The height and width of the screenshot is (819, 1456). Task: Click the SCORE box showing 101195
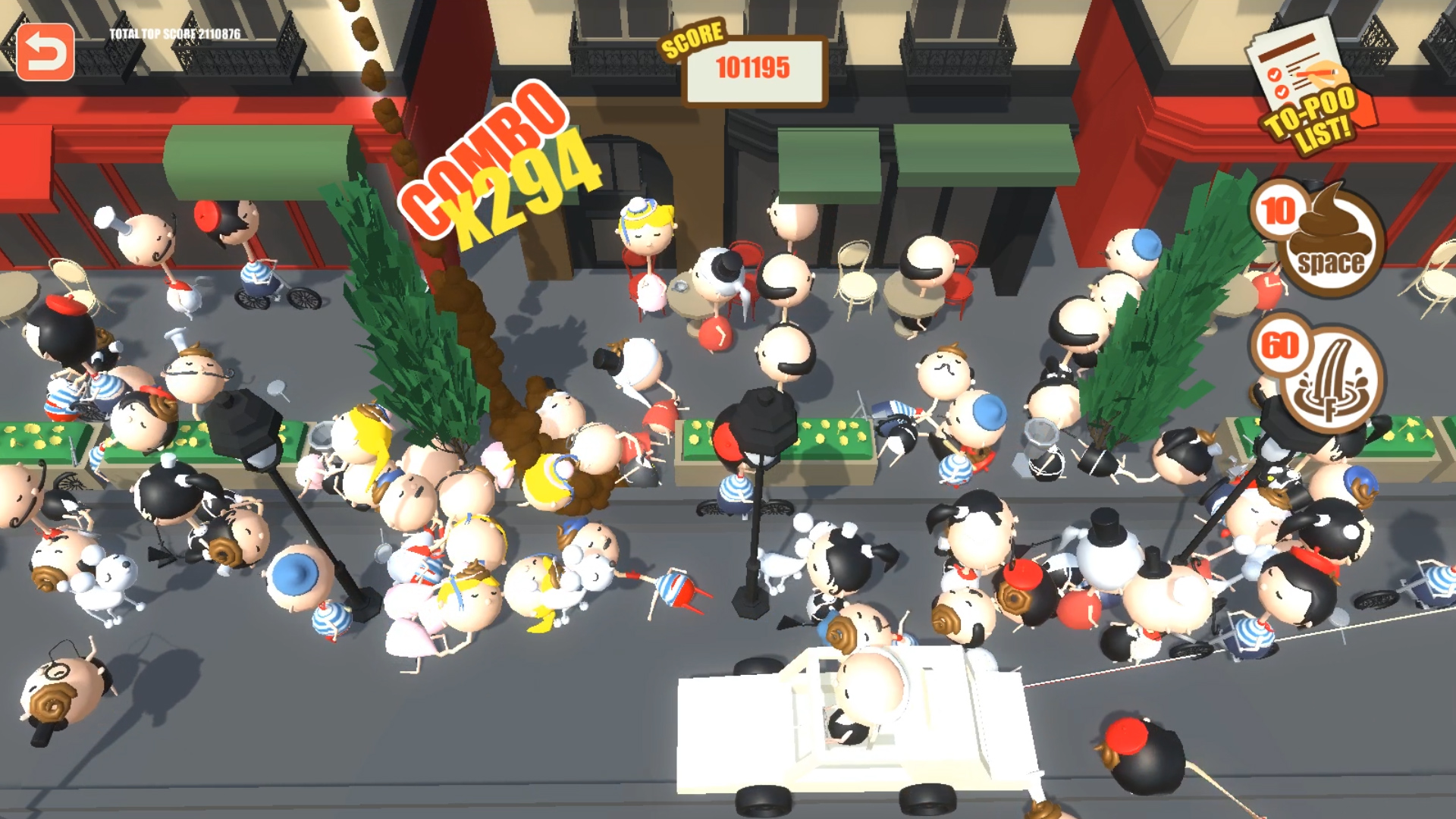(753, 68)
